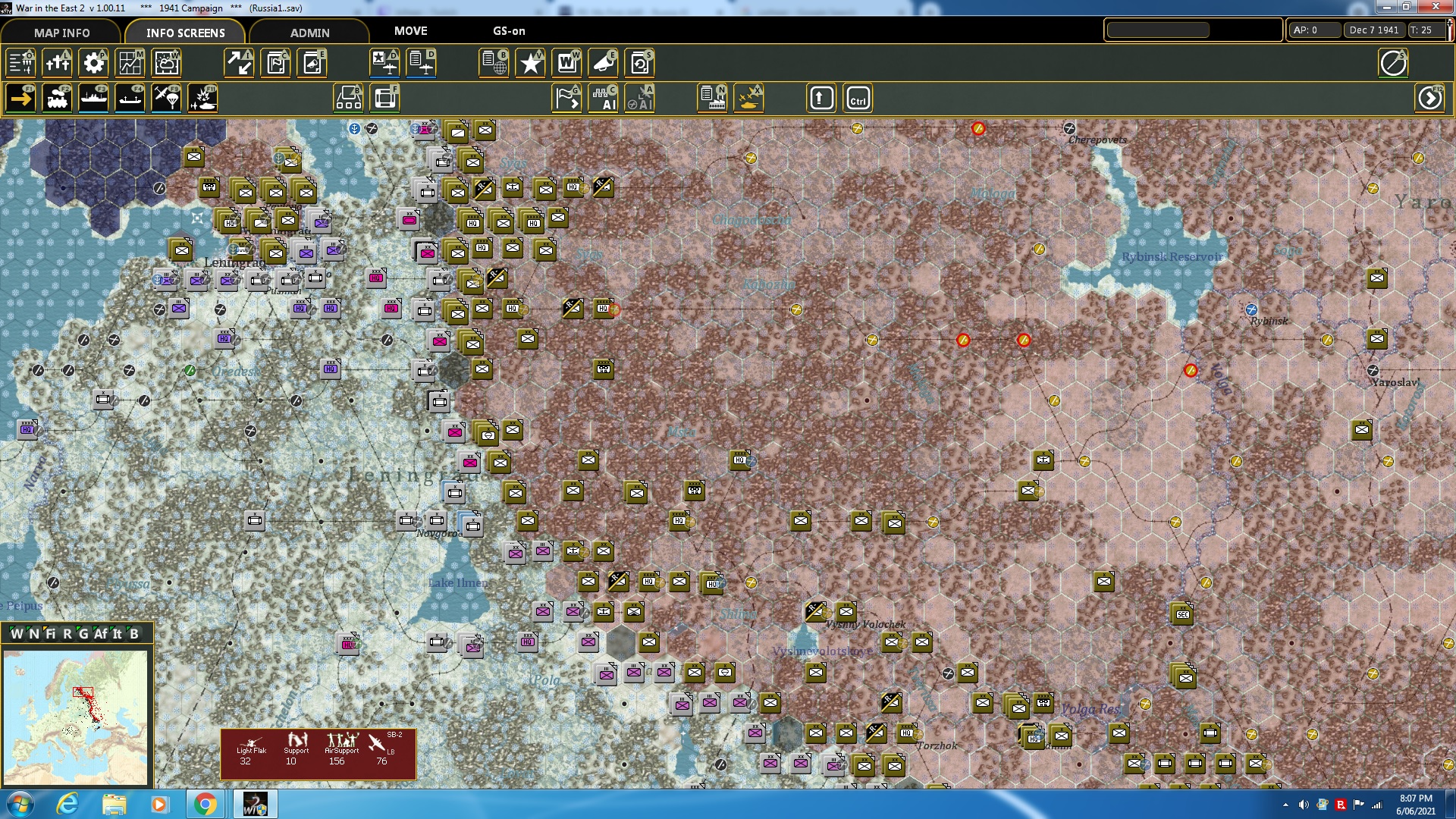Screen dimensions: 1456x819
Task: Open the Losses screen
Action: coord(57,63)
